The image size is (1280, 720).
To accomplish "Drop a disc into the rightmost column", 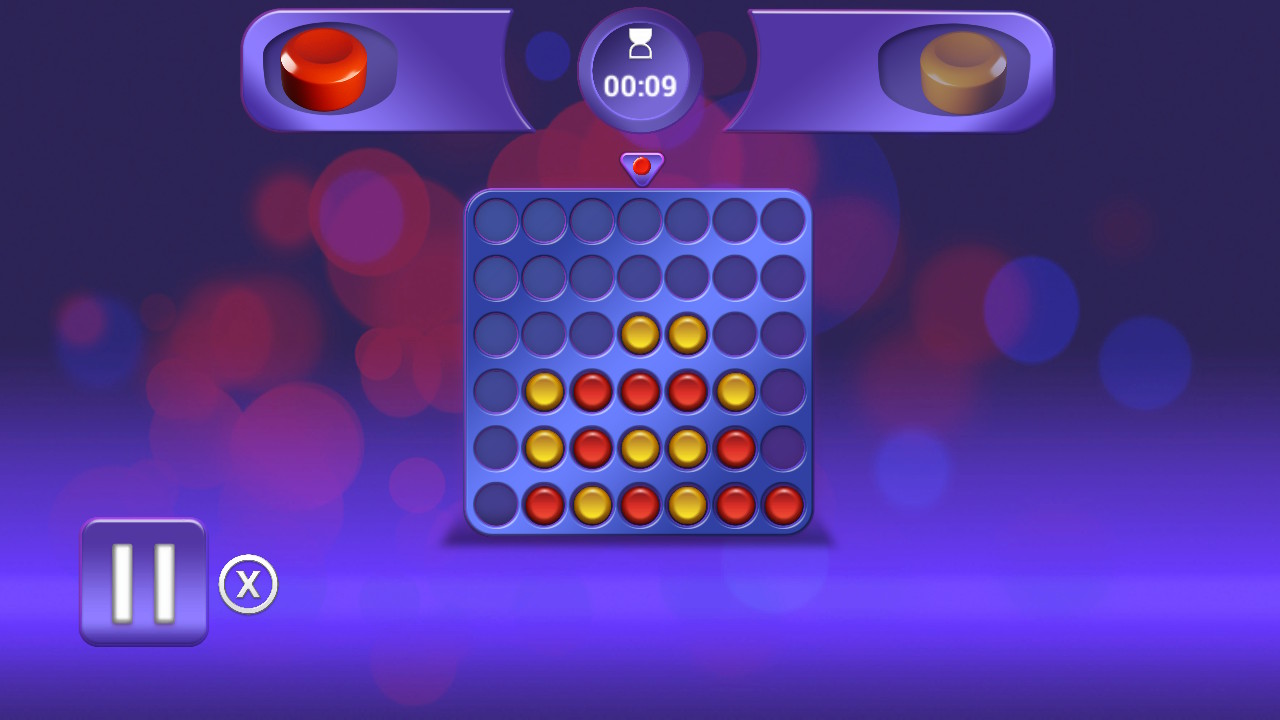I will click(x=785, y=220).
